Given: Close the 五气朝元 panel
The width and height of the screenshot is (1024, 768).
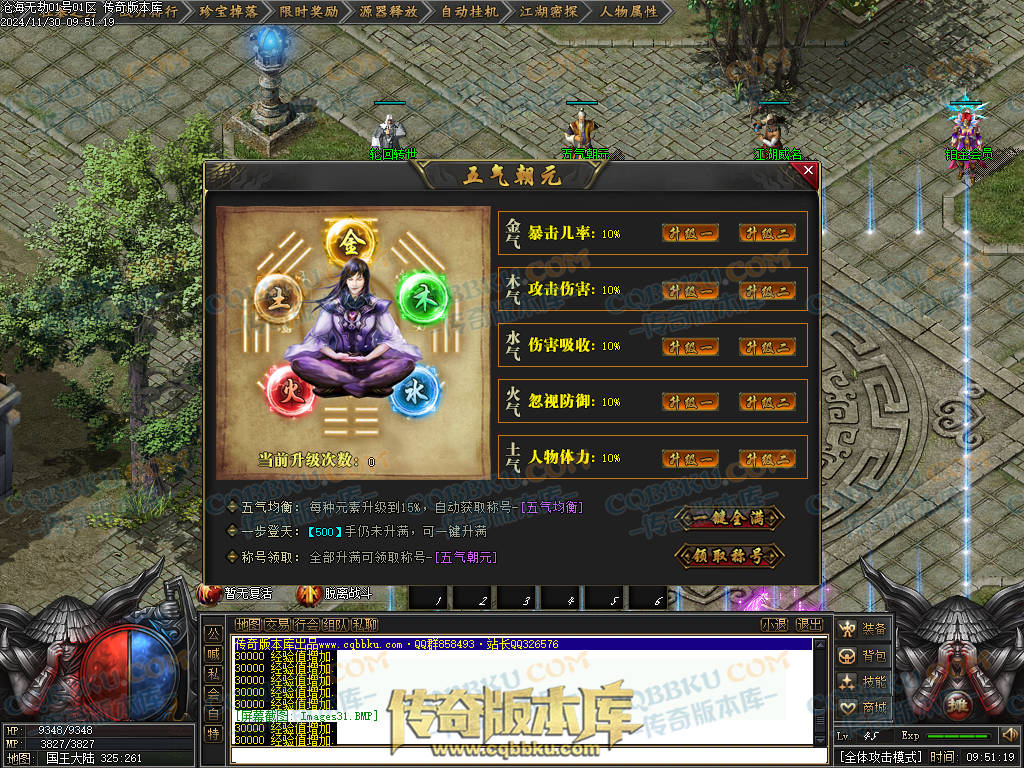Looking at the screenshot, I should point(809,171).
